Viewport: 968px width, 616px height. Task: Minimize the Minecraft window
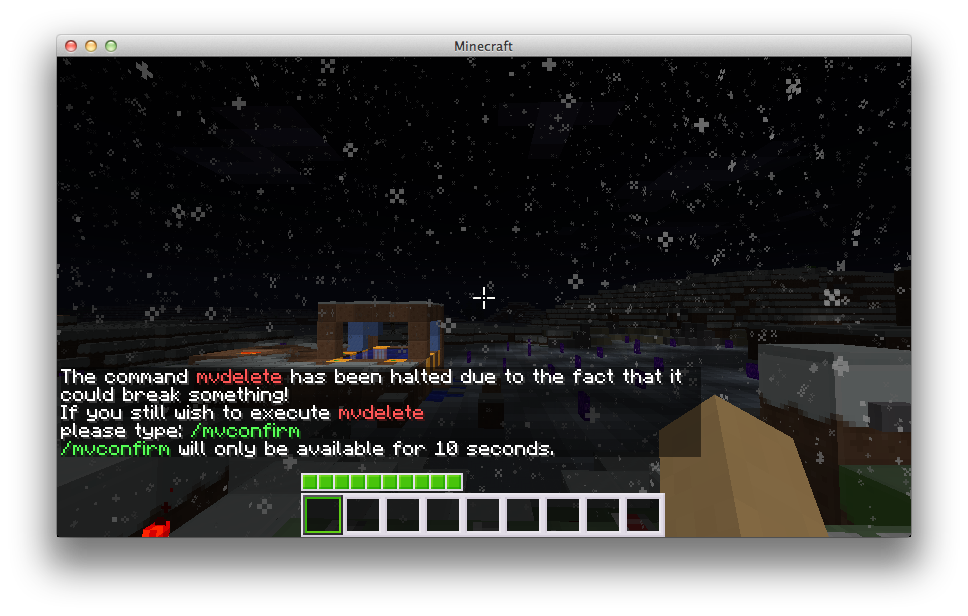coord(91,46)
